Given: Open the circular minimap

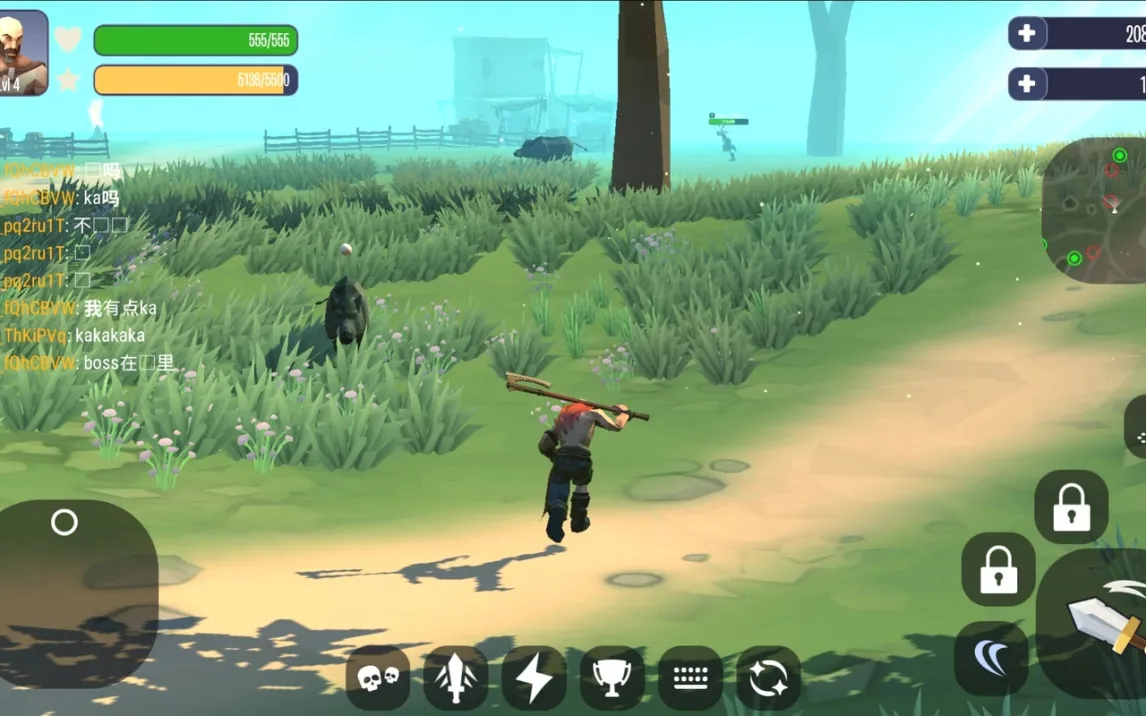Looking at the screenshot, I should [1095, 208].
